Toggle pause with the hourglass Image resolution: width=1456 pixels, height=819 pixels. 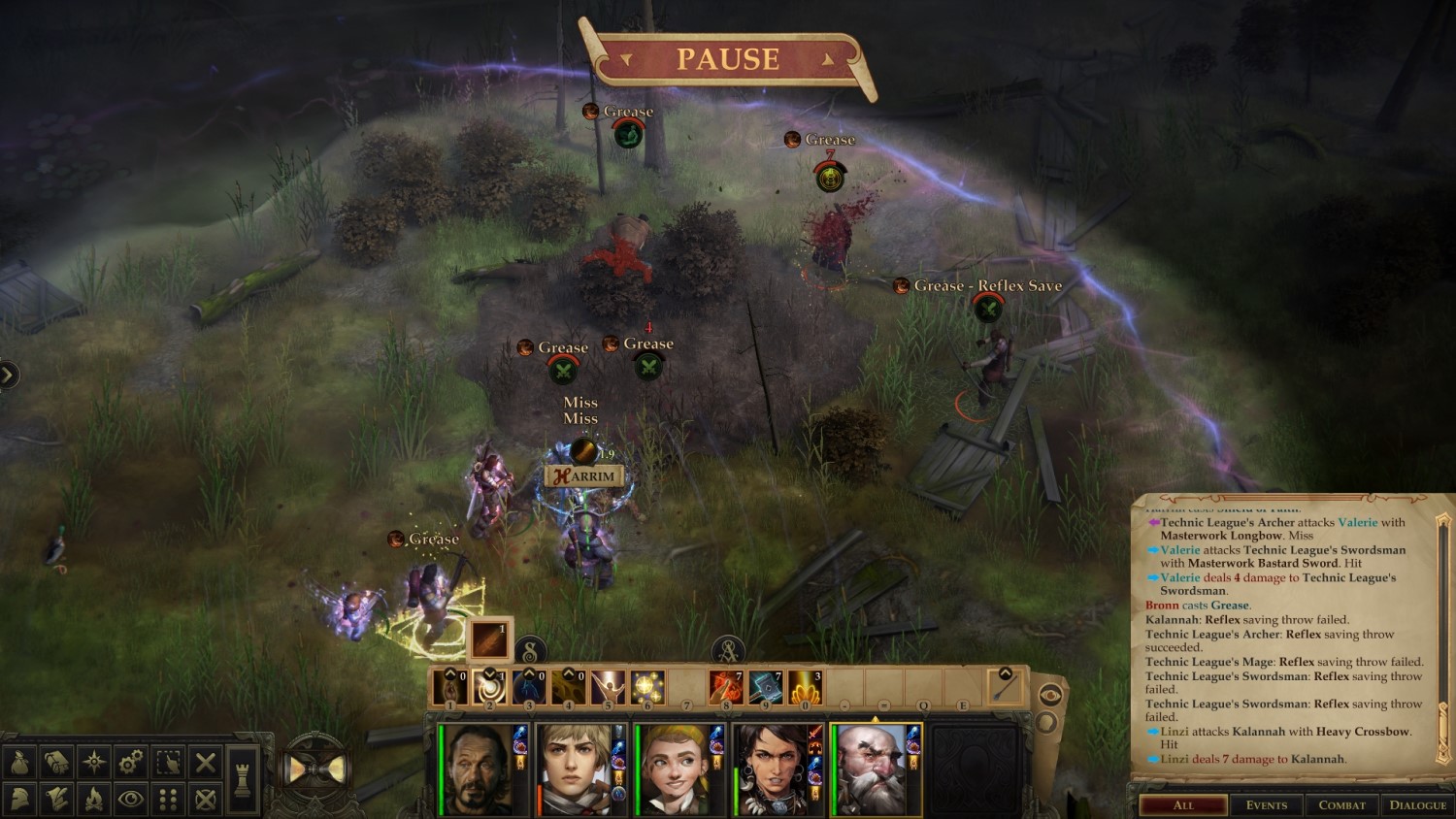click(315, 770)
